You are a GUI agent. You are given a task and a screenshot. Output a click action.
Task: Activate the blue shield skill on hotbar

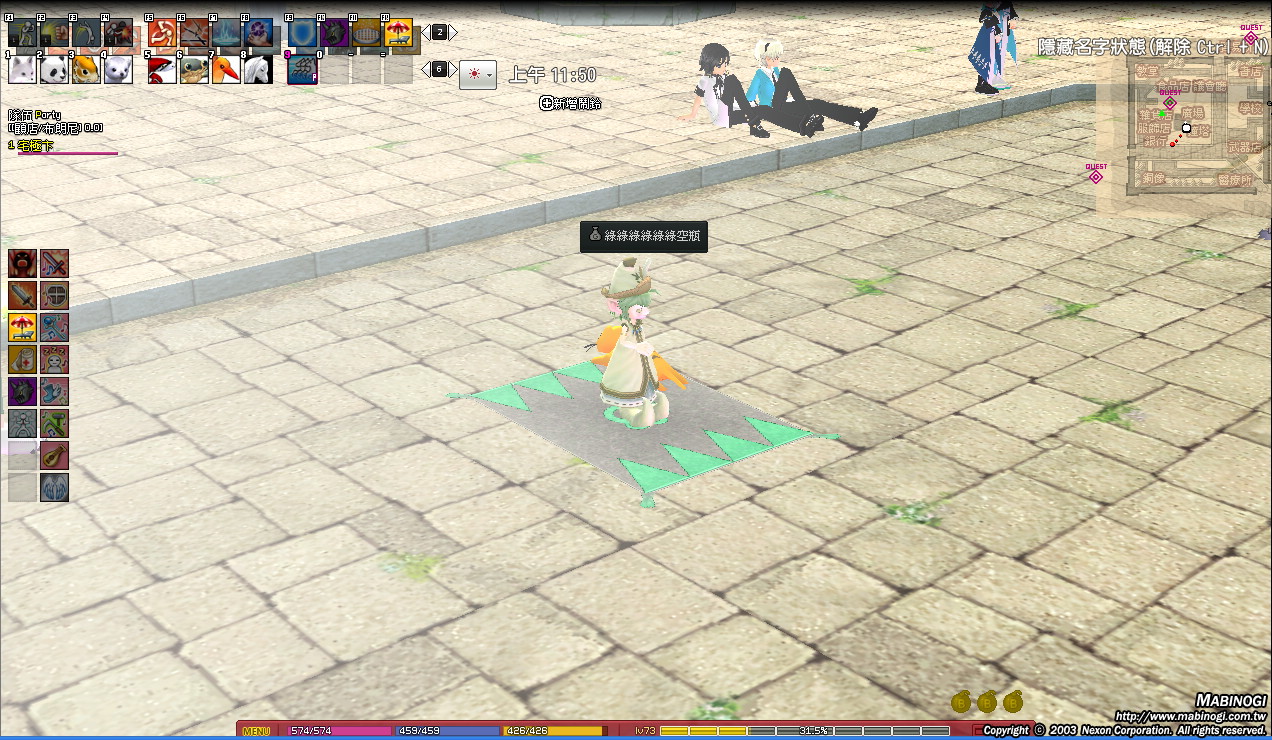pos(302,33)
